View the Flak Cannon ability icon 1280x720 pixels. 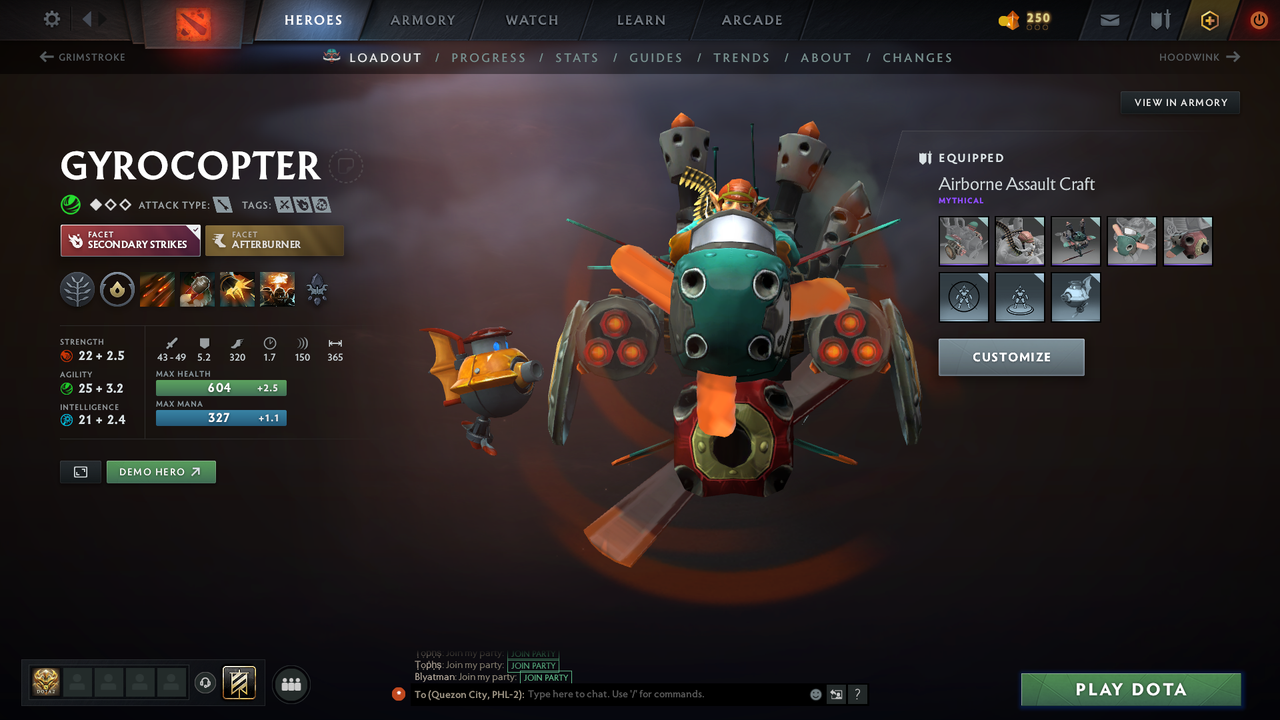tap(236, 289)
